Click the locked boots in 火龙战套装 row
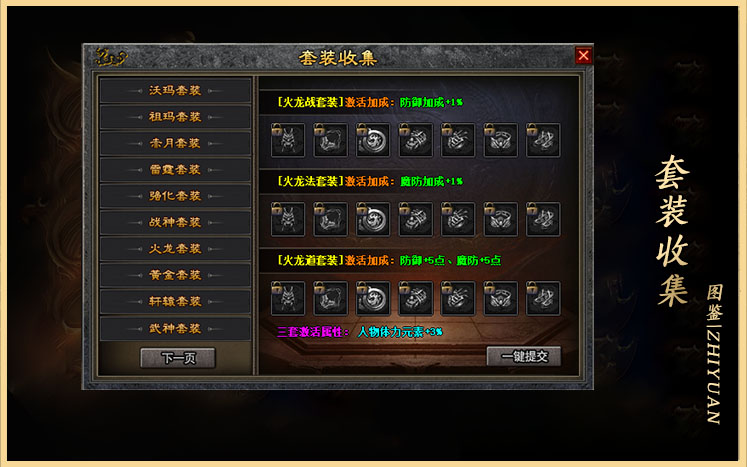747x467 pixels. [x=543, y=140]
